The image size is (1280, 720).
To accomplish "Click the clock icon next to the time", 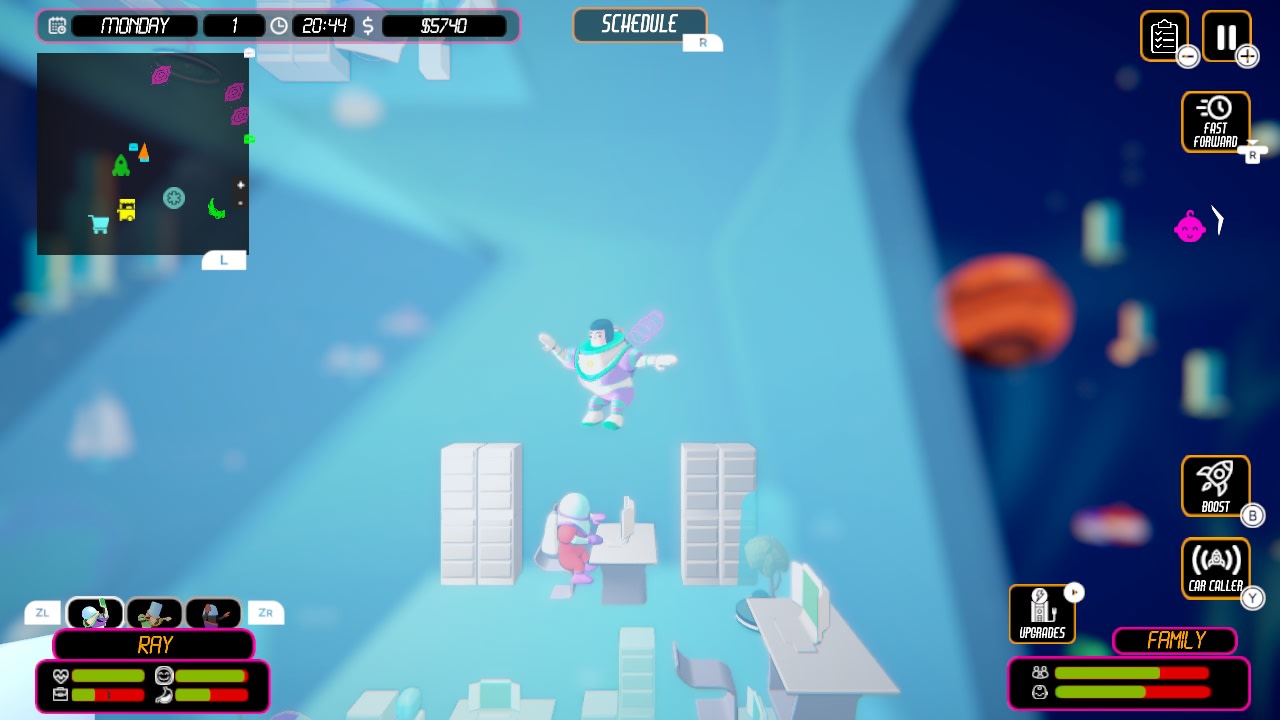I will [x=279, y=25].
